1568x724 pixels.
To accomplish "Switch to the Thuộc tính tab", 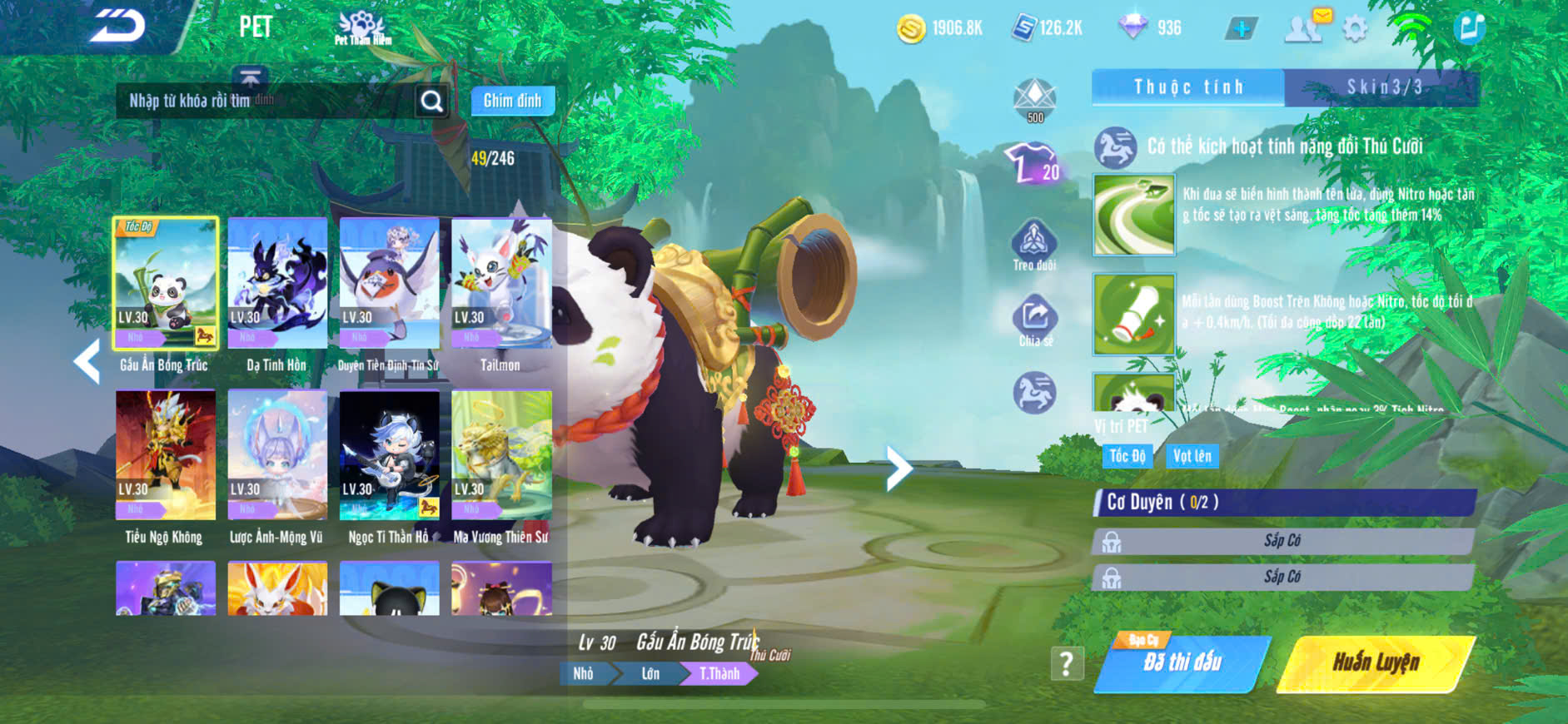I will 1188,87.
